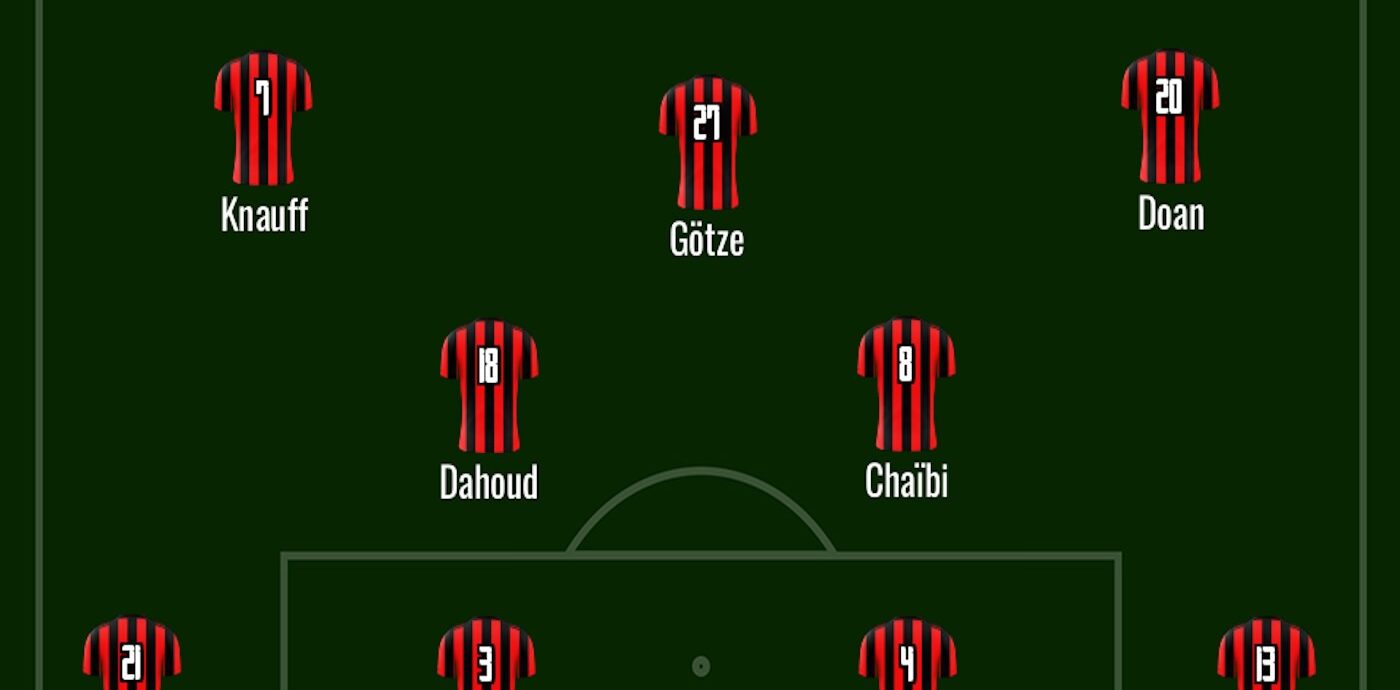Image resolution: width=1400 pixels, height=690 pixels.
Task: Select the number 21 defender shirt
Action: coord(132,655)
